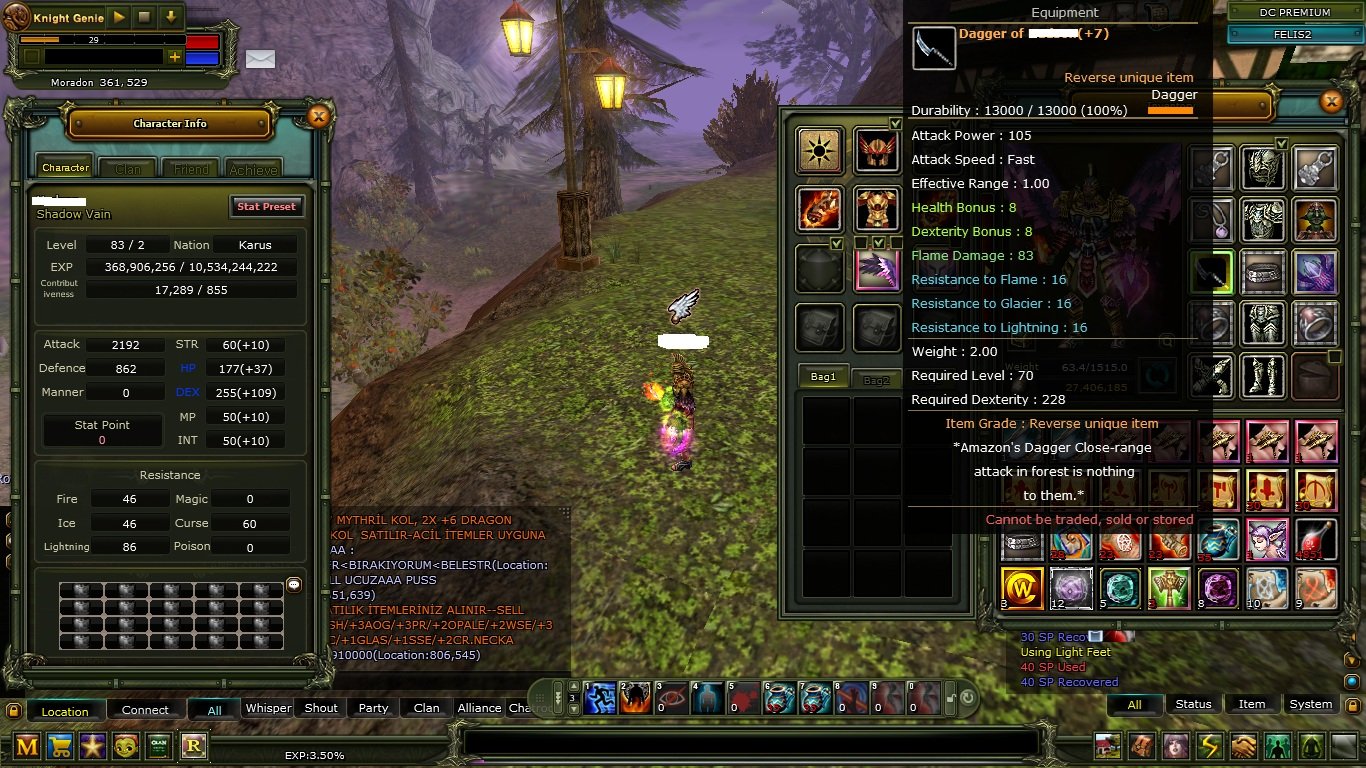Collapse Knight Genie with its down-arrow button
This screenshot has width=1366, height=768.
[171, 17]
